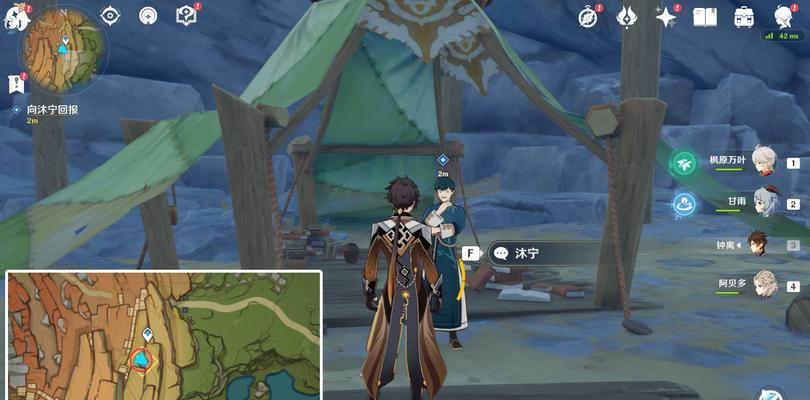Open the backpack inventory
The height and width of the screenshot is (400, 810).
pyautogui.click(x=744, y=16)
